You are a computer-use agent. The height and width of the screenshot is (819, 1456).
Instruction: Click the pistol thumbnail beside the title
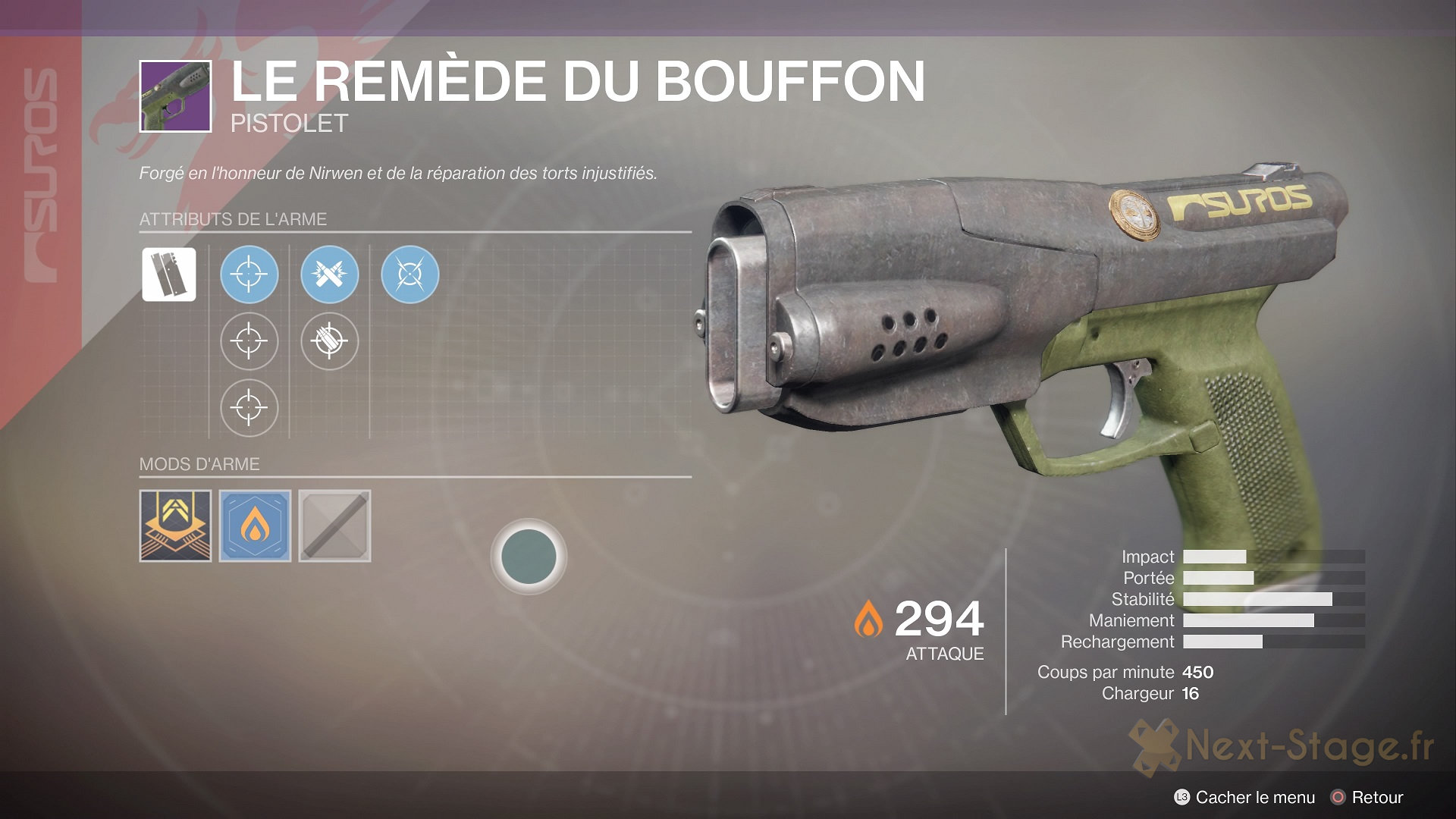click(175, 96)
